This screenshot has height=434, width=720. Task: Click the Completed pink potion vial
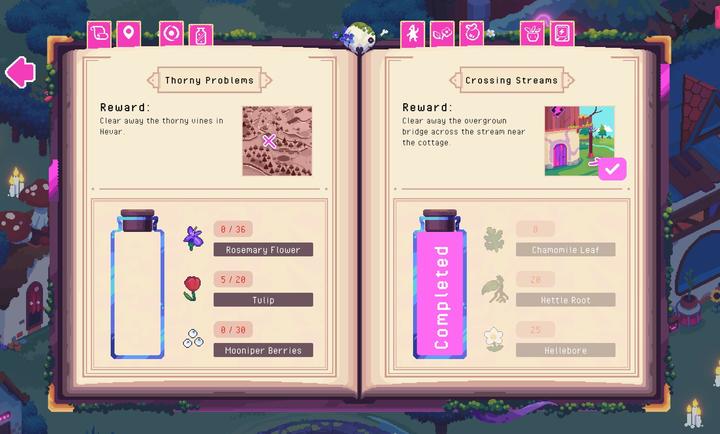440,284
